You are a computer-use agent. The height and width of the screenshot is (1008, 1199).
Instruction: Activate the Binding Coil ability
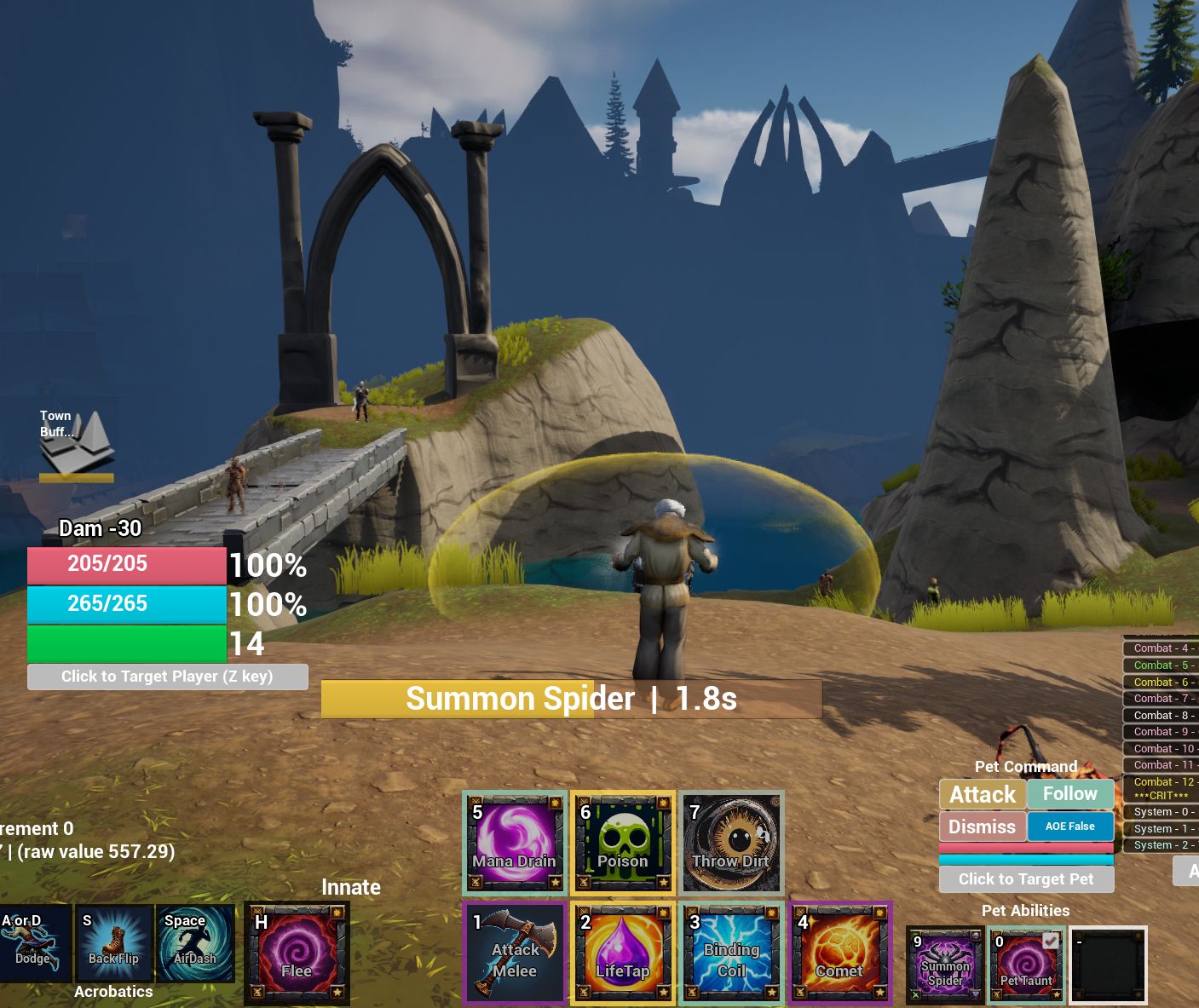tap(731, 953)
